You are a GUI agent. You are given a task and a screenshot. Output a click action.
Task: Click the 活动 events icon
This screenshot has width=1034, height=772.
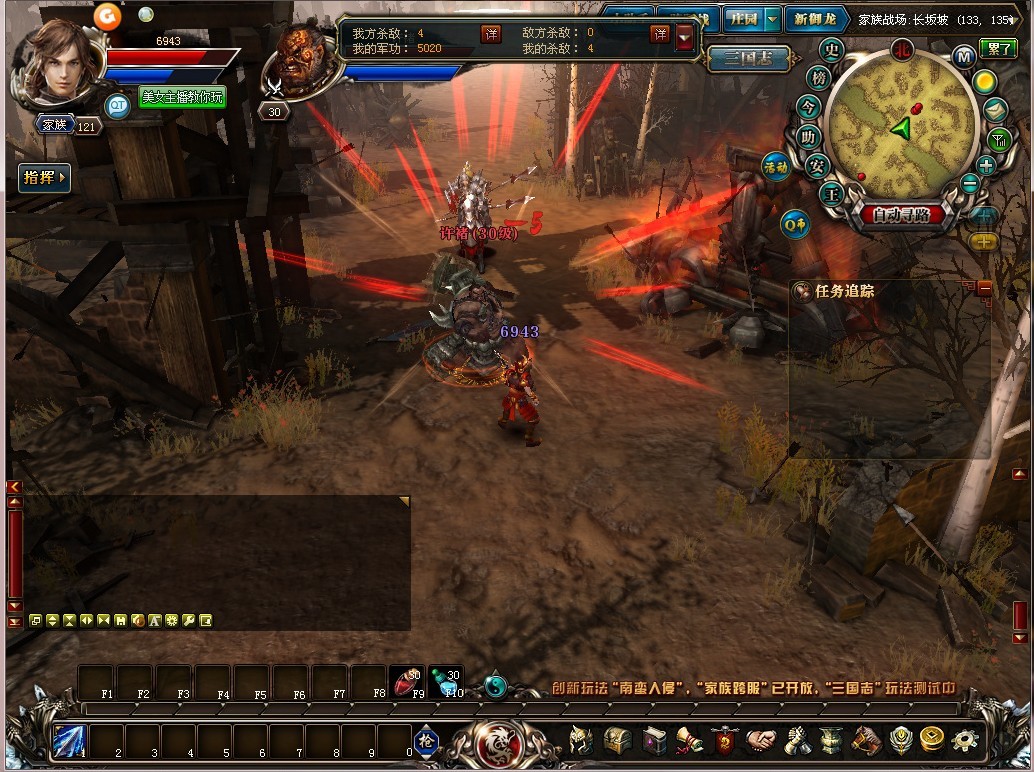(776, 166)
